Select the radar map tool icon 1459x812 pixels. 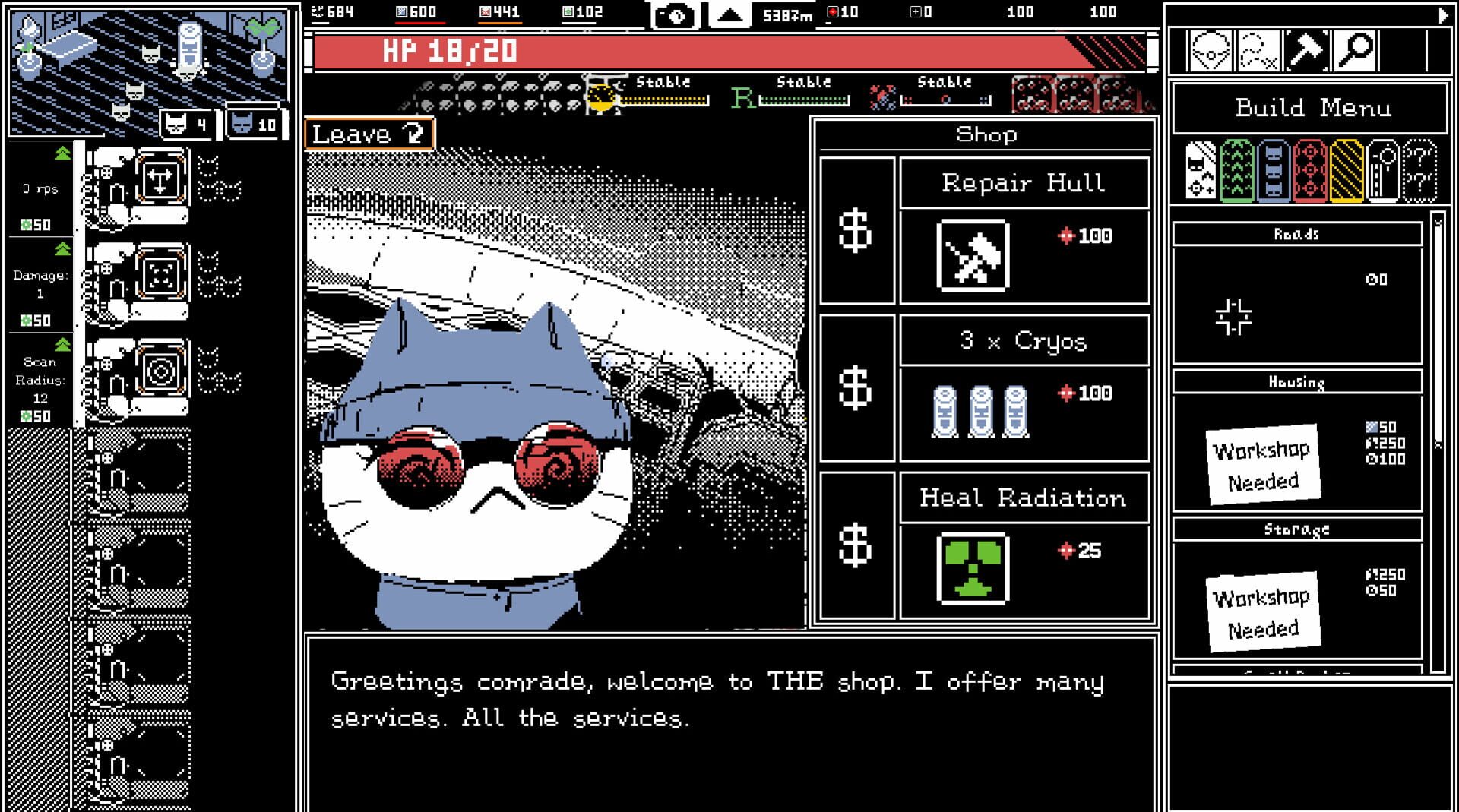pos(1210,51)
